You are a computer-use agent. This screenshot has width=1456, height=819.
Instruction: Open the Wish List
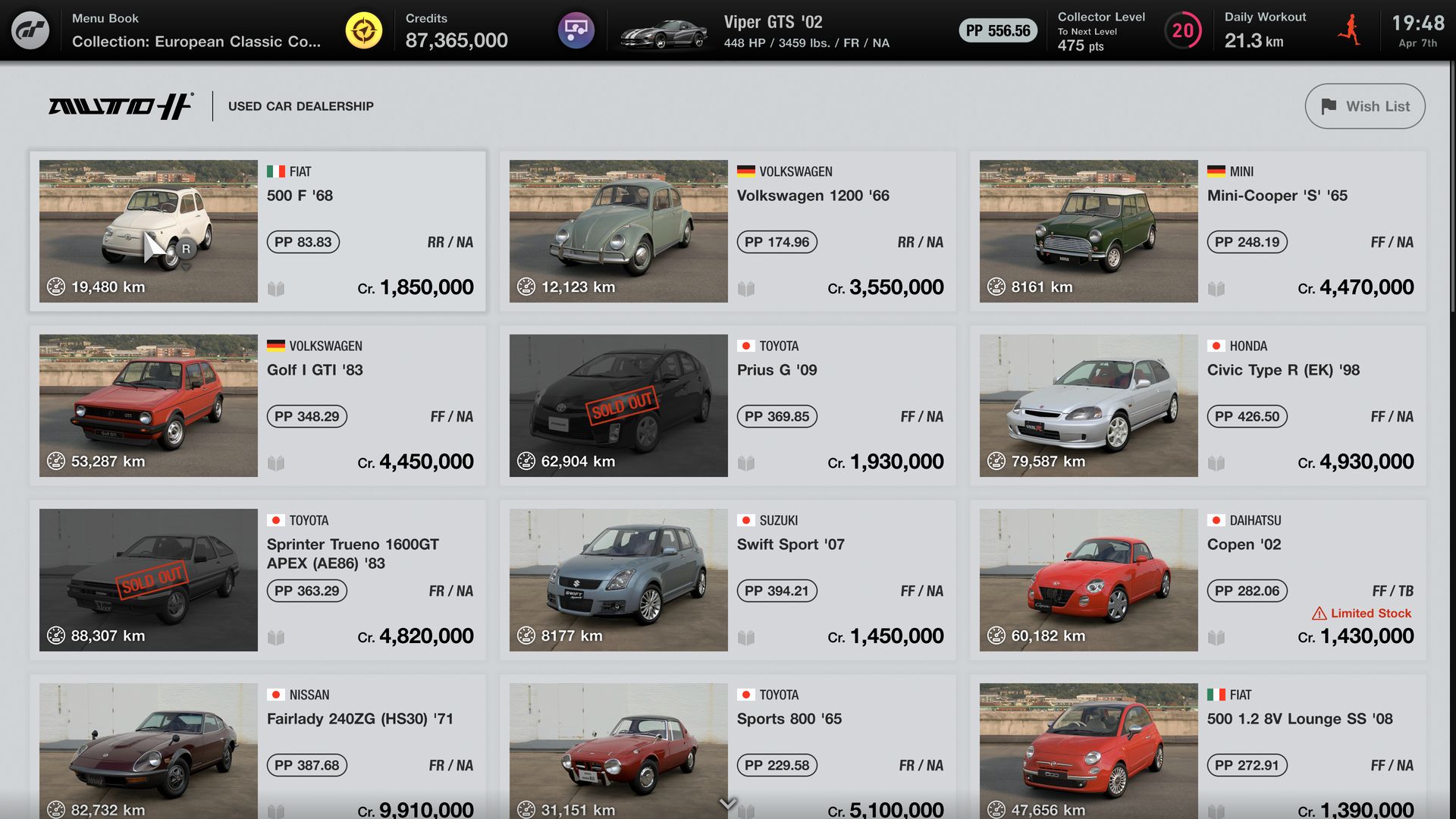(1364, 106)
